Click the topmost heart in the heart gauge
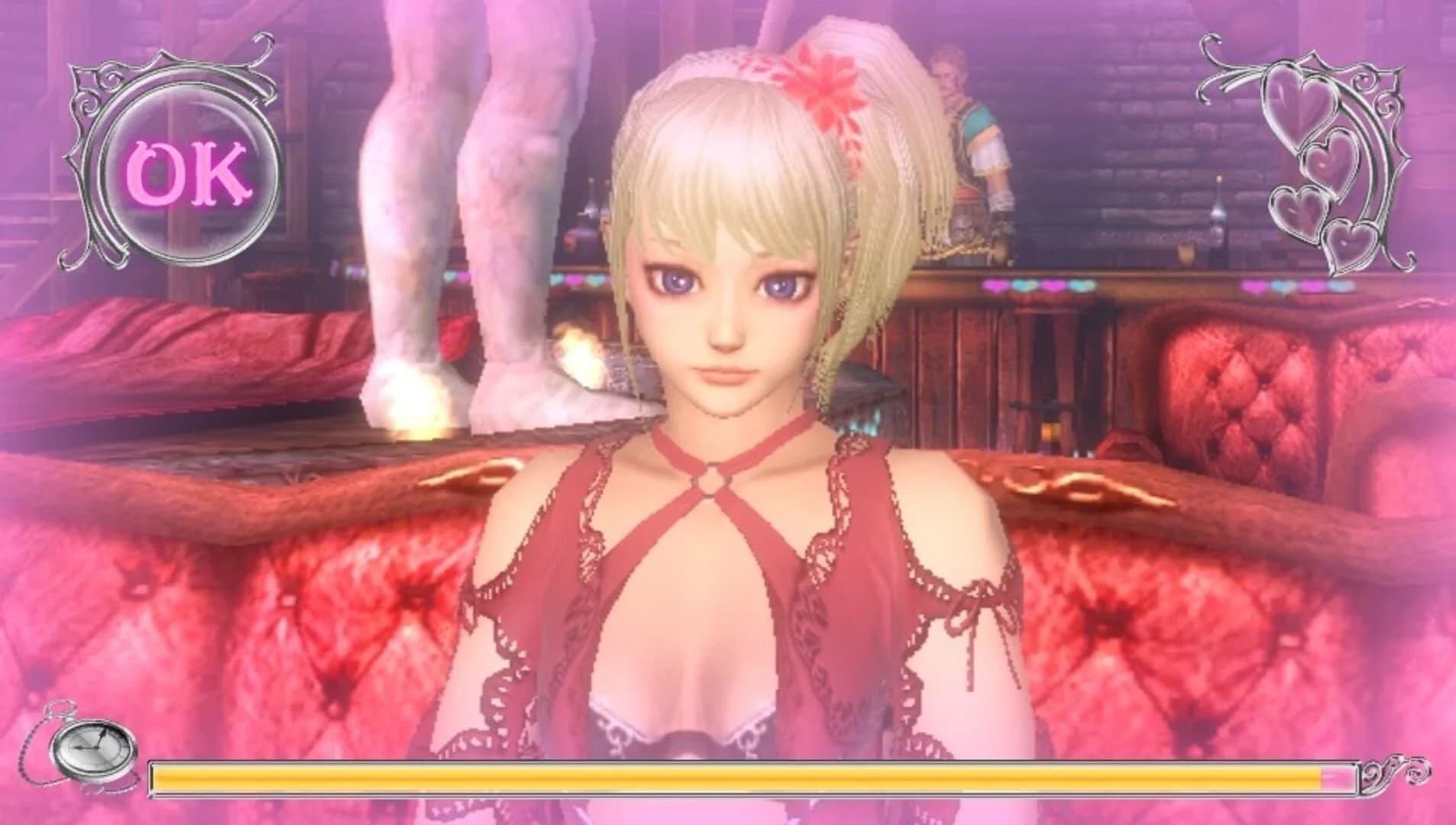The image size is (1456, 825). (x=1296, y=99)
